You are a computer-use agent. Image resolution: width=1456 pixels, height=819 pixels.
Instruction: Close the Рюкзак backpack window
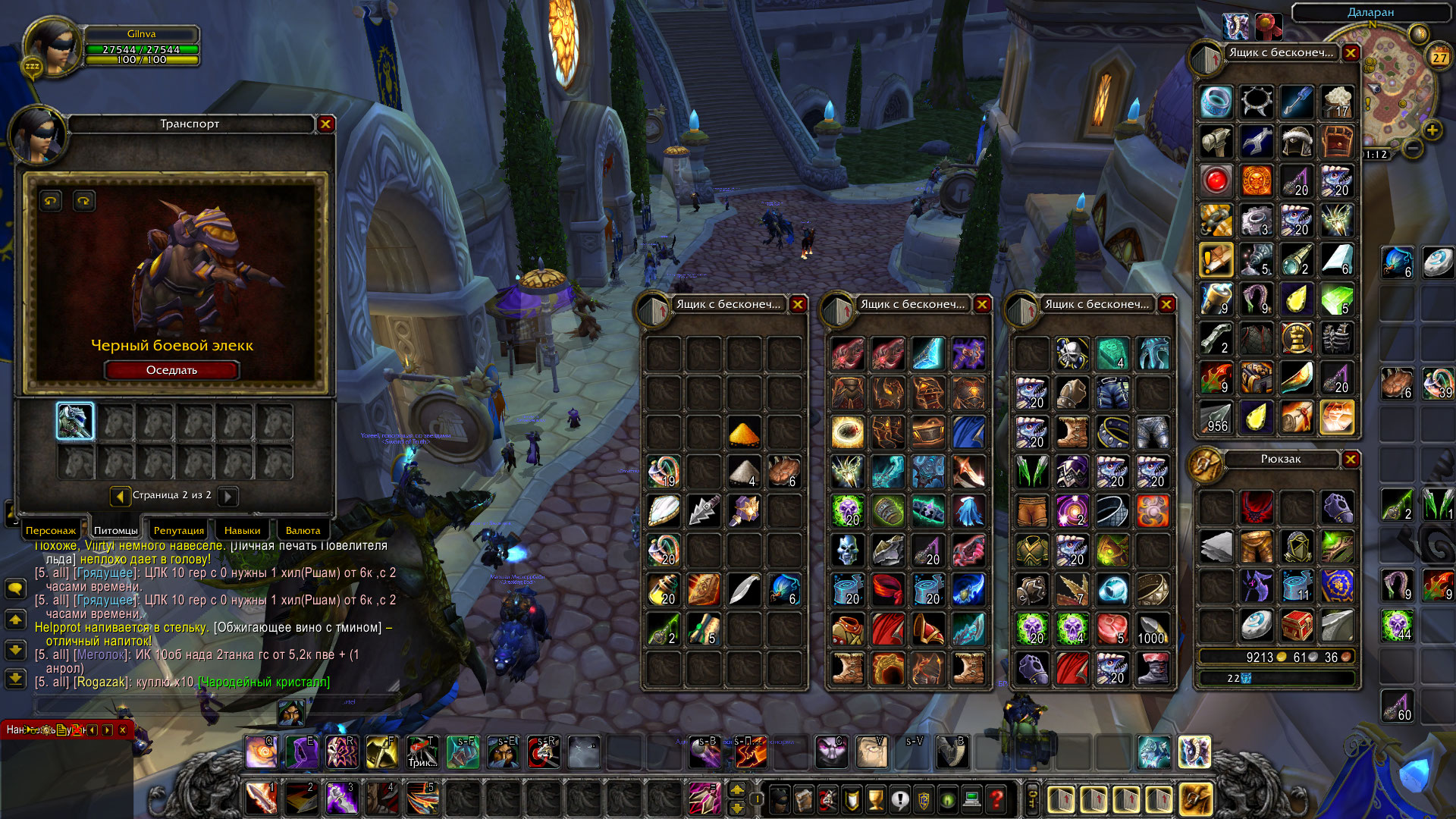tap(1351, 459)
